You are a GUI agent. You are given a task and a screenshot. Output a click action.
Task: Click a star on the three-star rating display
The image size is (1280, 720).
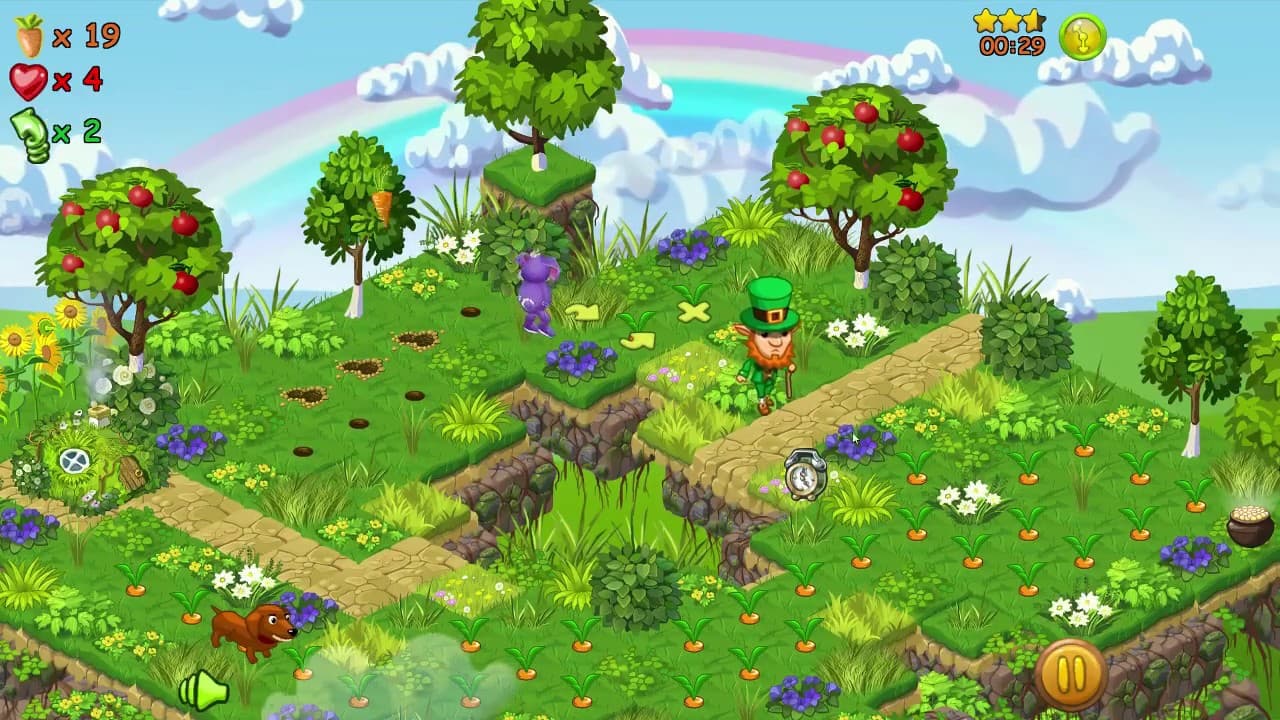tap(1010, 18)
